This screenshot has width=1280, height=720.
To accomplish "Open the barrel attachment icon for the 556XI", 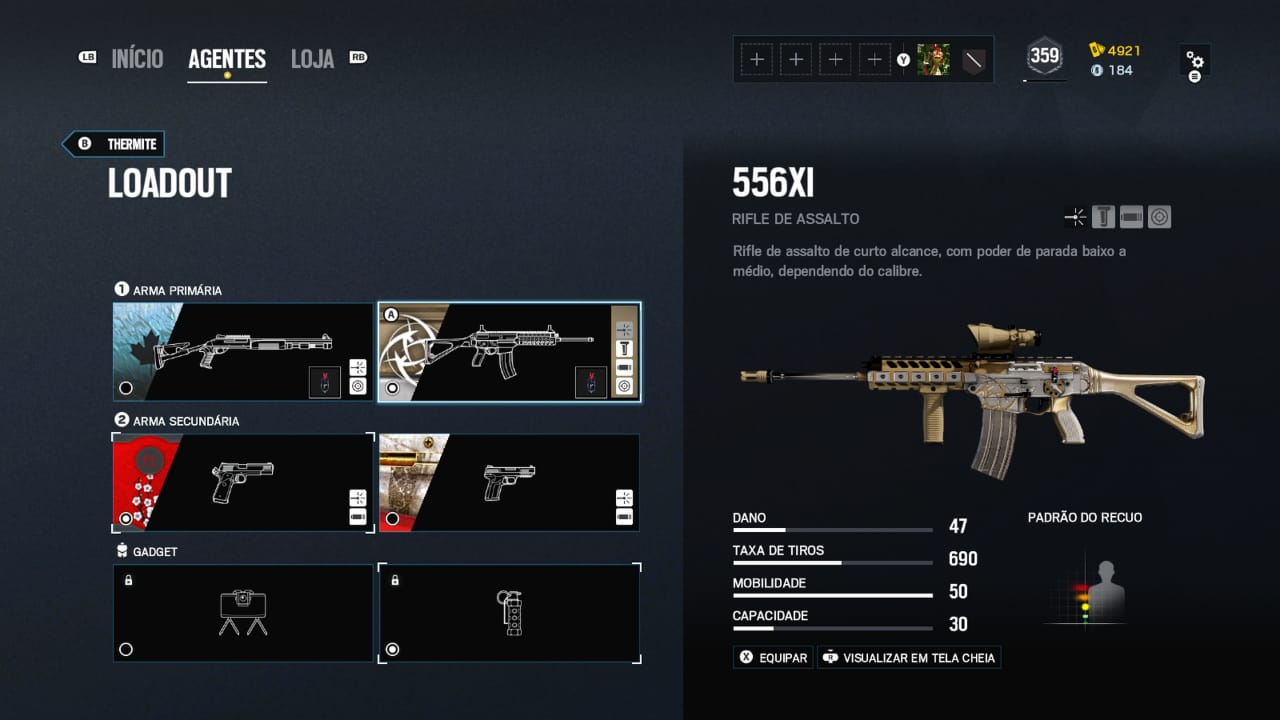I will pyautogui.click(x=1130, y=216).
